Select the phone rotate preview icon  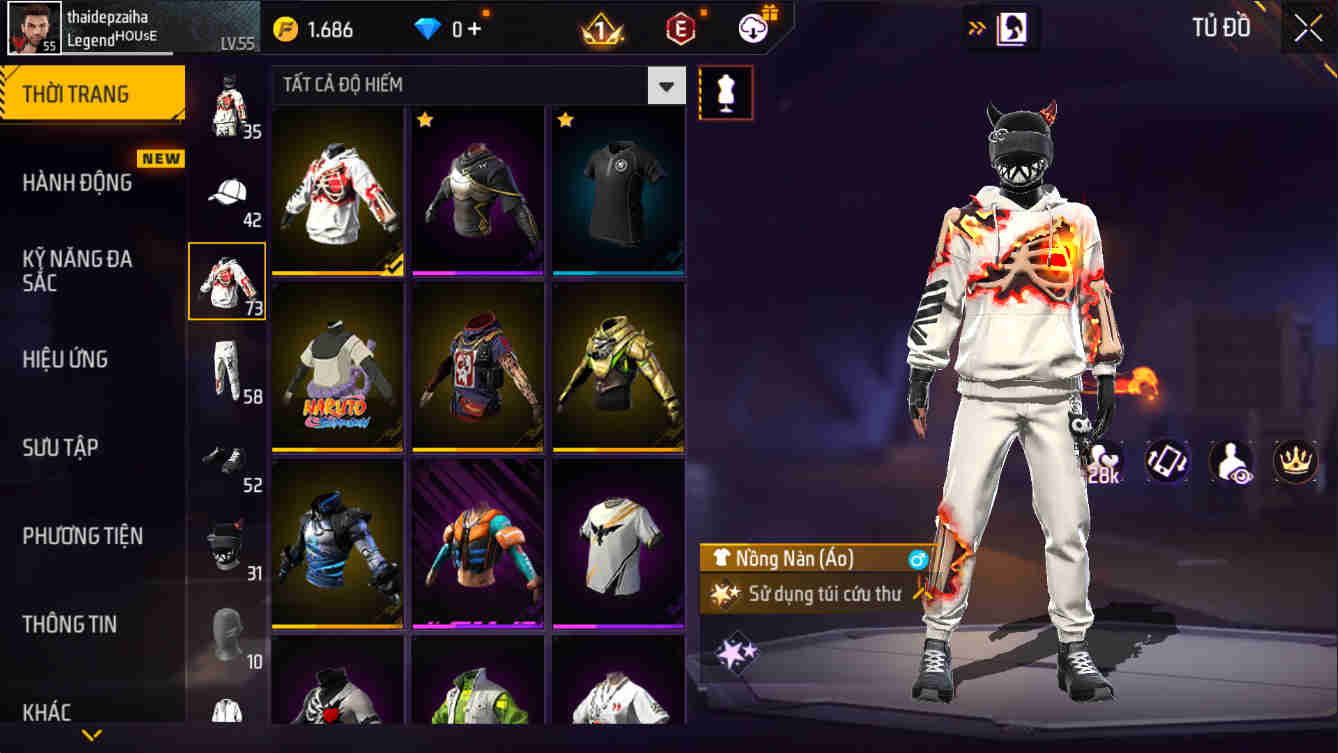(1167, 461)
